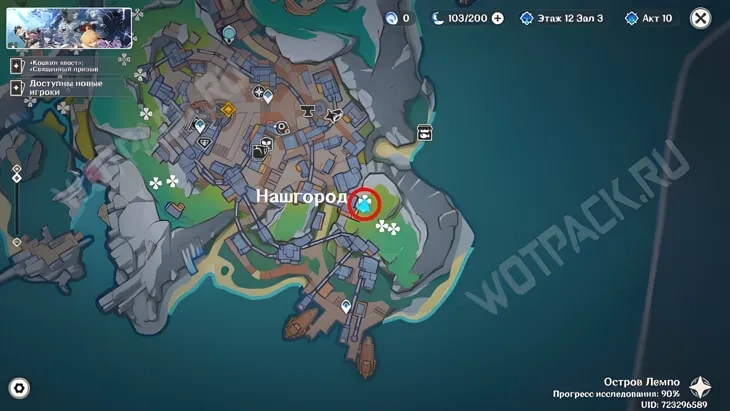
Task: Select the red-circled map marker by Нашгород
Action: [366, 203]
